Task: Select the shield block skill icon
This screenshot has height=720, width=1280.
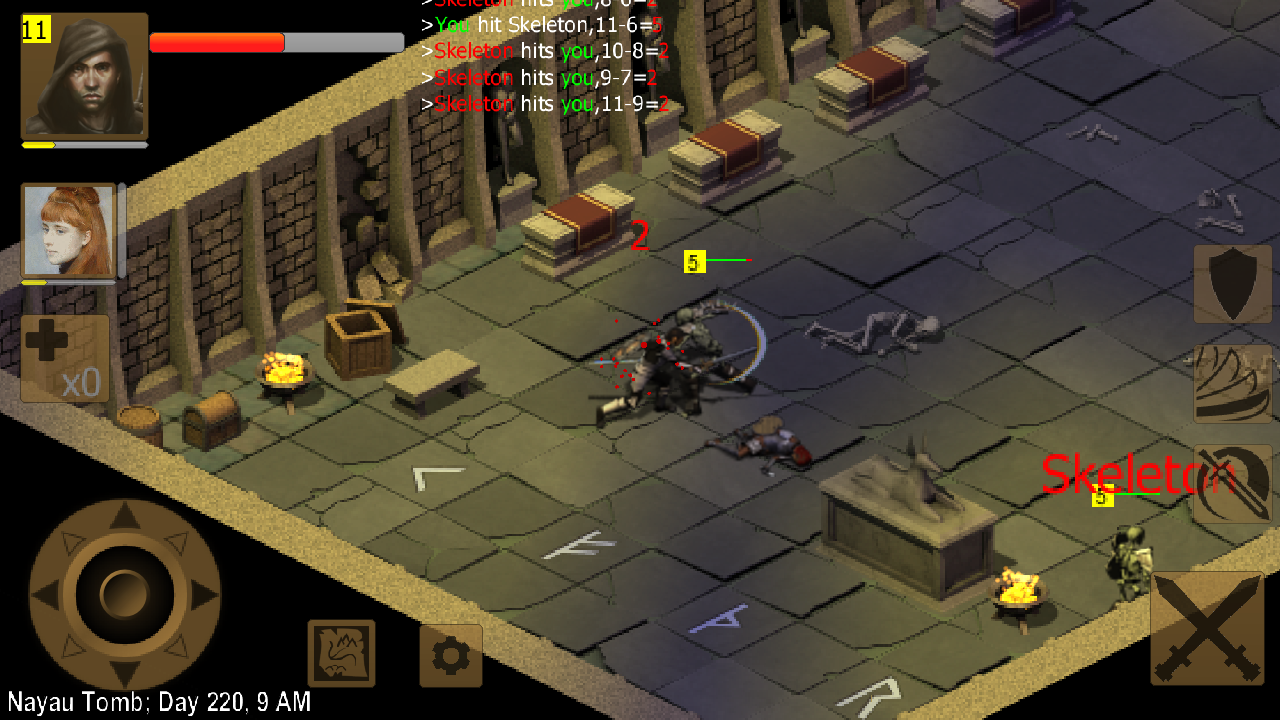Action: 1232,285
